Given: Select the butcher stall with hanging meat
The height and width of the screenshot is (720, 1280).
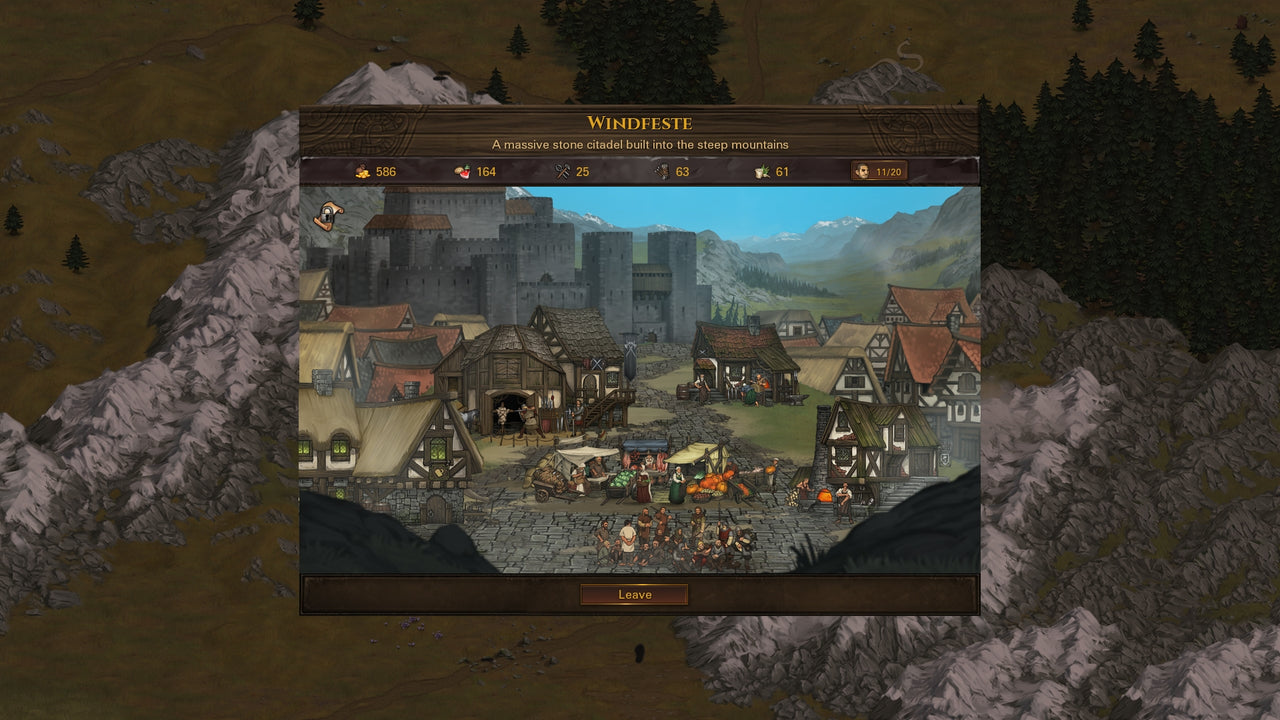Looking at the screenshot, I should pos(644,456).
